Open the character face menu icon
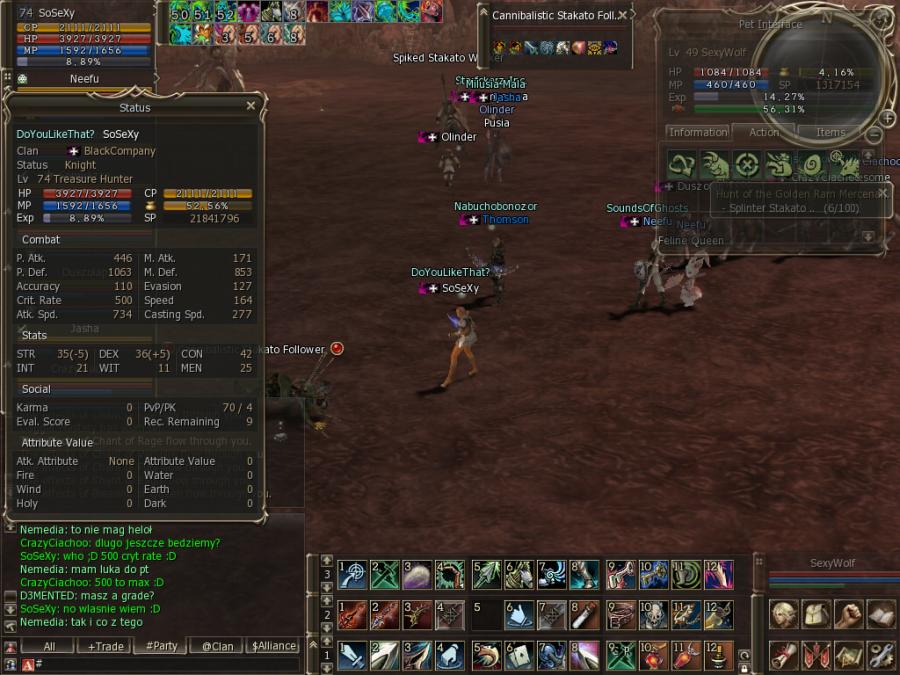900x675 pixels. 784,614
